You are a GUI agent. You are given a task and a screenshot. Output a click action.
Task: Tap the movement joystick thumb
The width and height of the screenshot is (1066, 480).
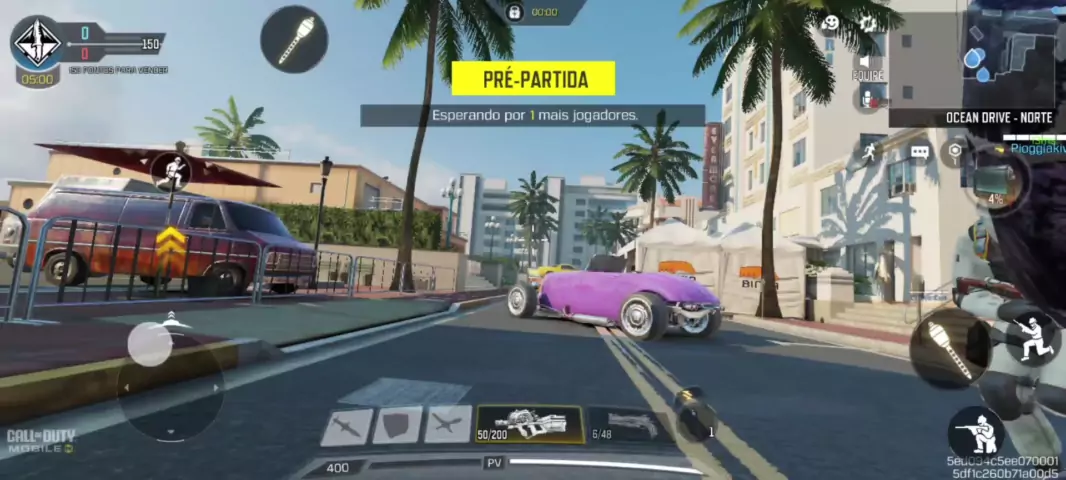pyautogui.click(x=150, y=345)
